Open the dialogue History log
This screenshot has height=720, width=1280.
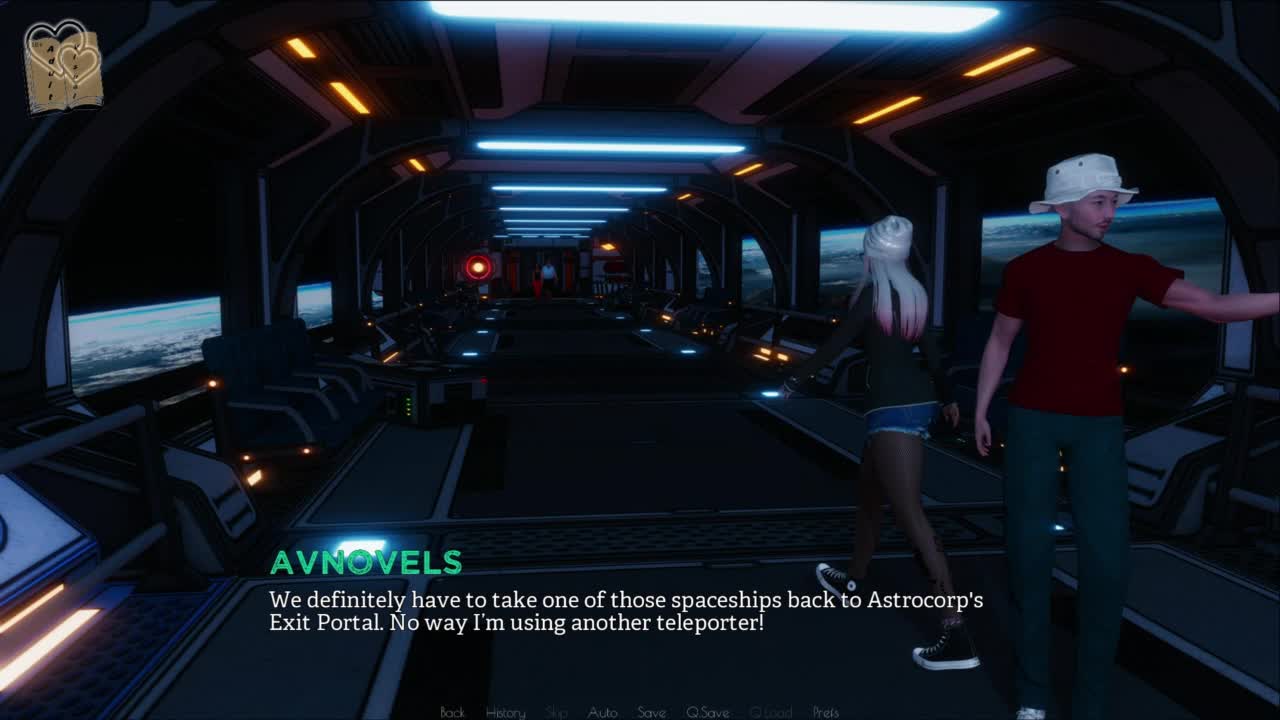pos(505,712)
